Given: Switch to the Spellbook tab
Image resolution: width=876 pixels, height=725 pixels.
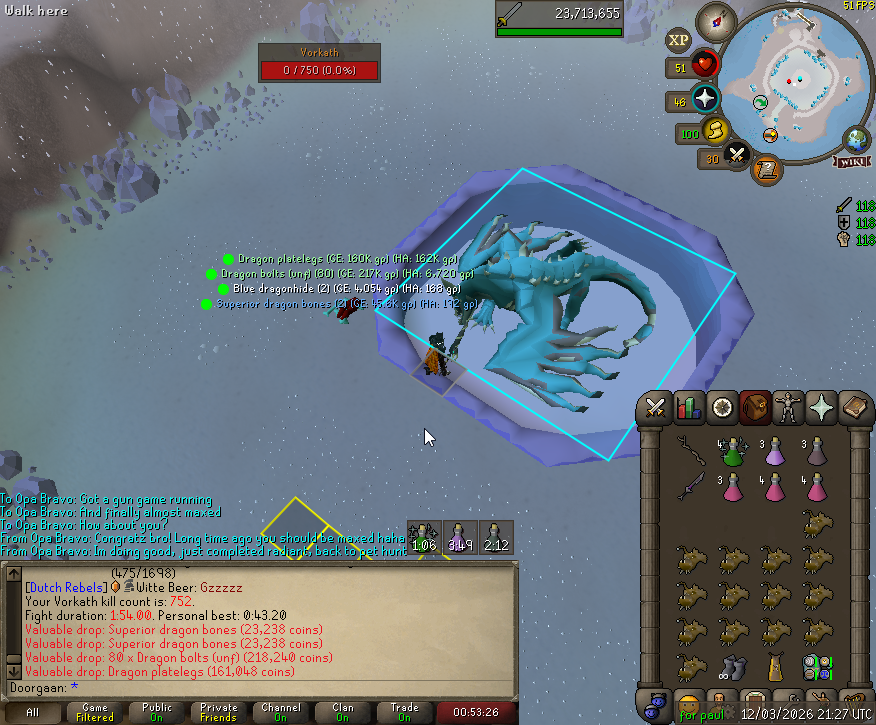Looking at the screenshot, I should 853,407.
